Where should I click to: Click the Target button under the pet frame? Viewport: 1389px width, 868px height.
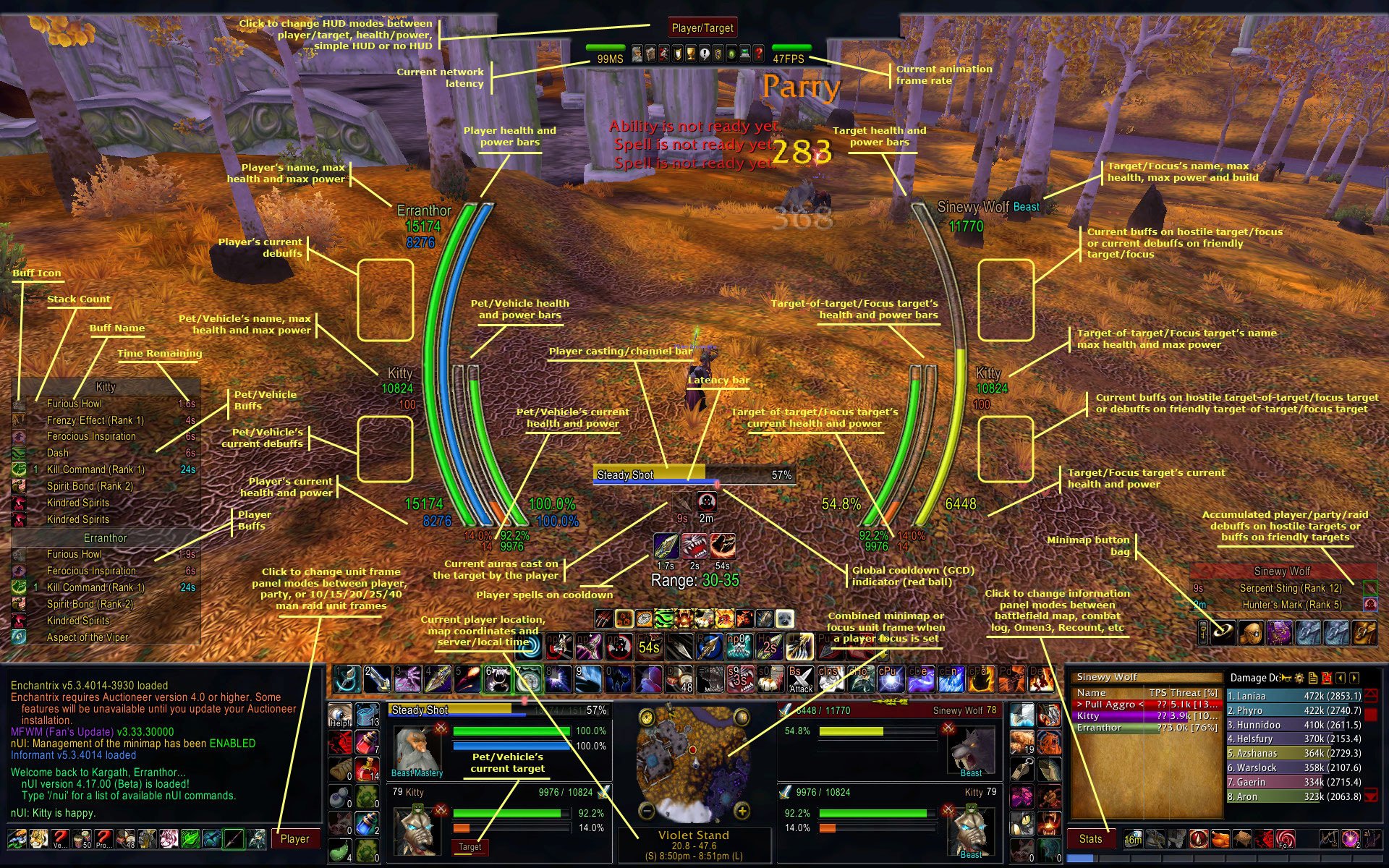click(470, 846)
